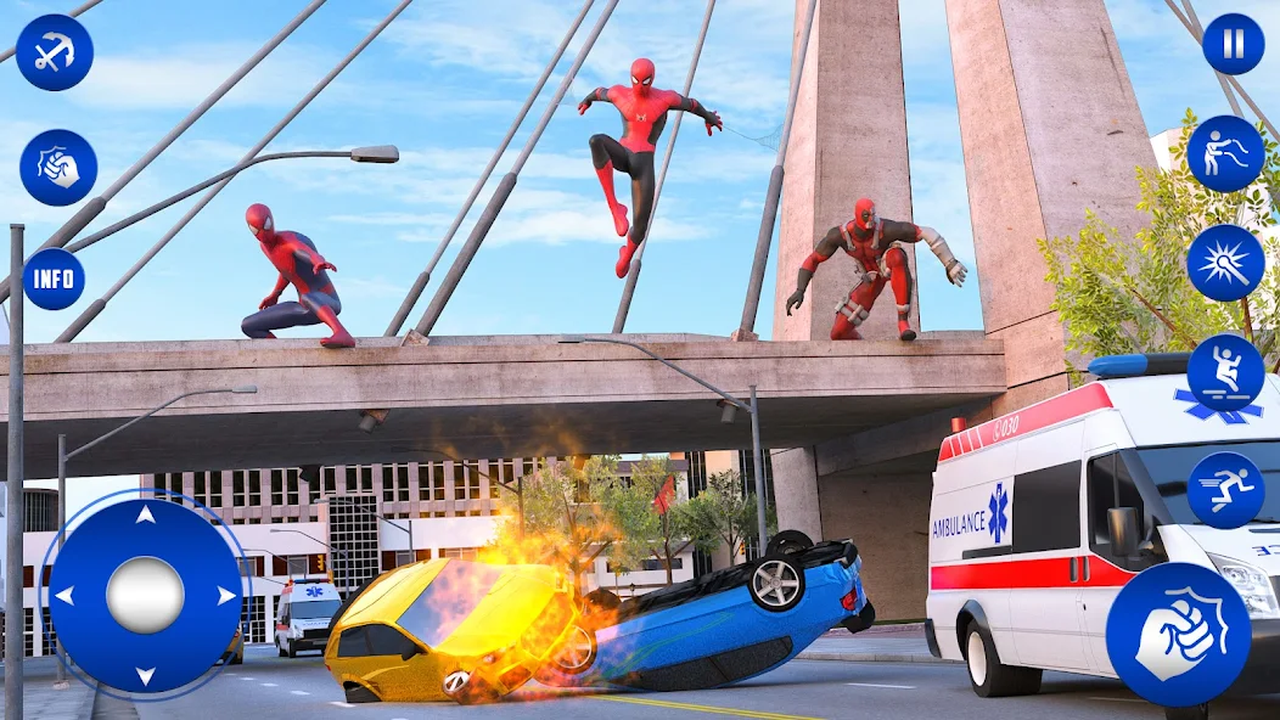Screen dimensions: 1280x720
Task: Tap the crouching Spider-Man on the bridge
Action: coord(292,275)
